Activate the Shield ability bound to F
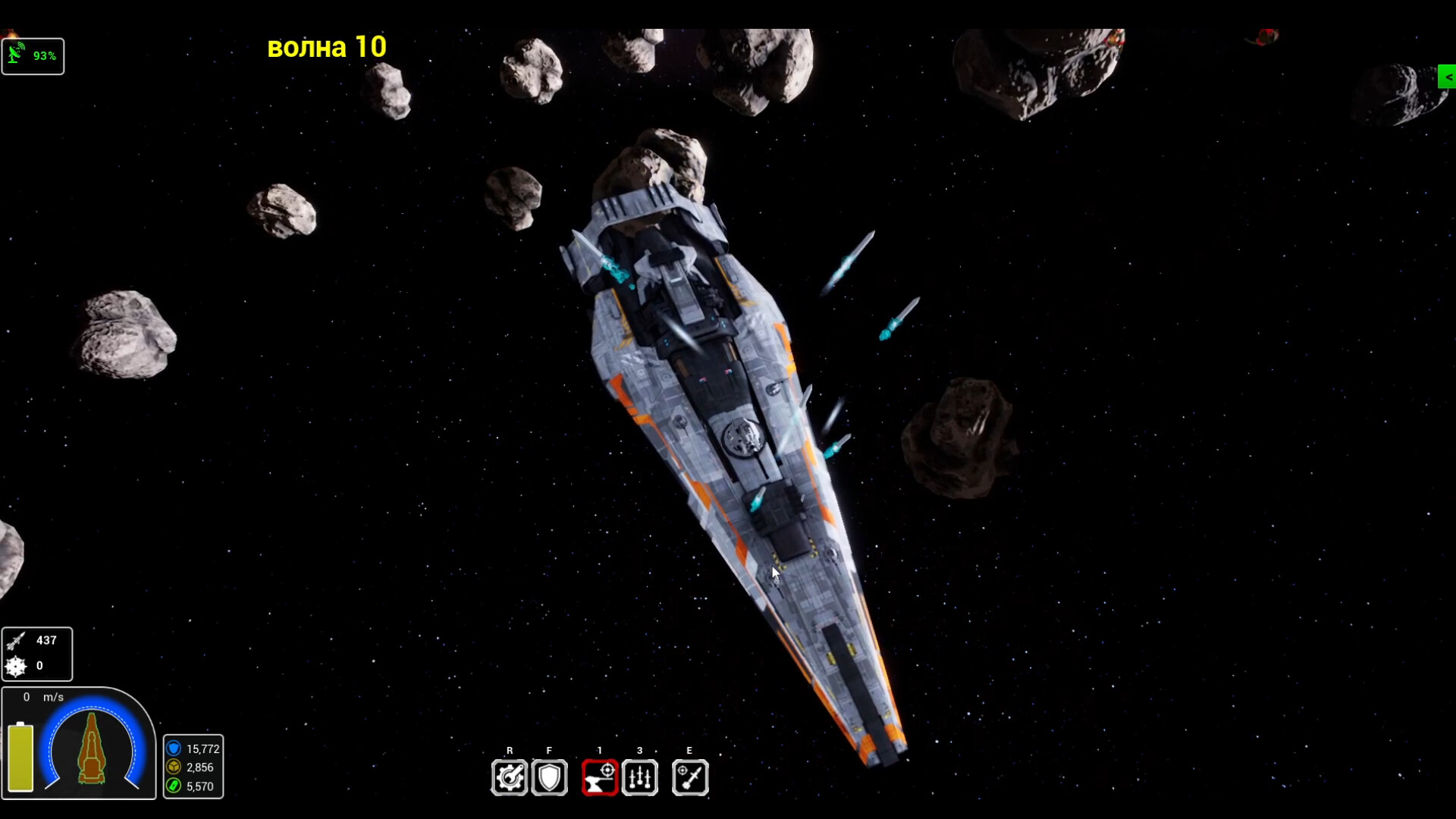The height and width of the screenshot is (819, 1456). (550, 777)
